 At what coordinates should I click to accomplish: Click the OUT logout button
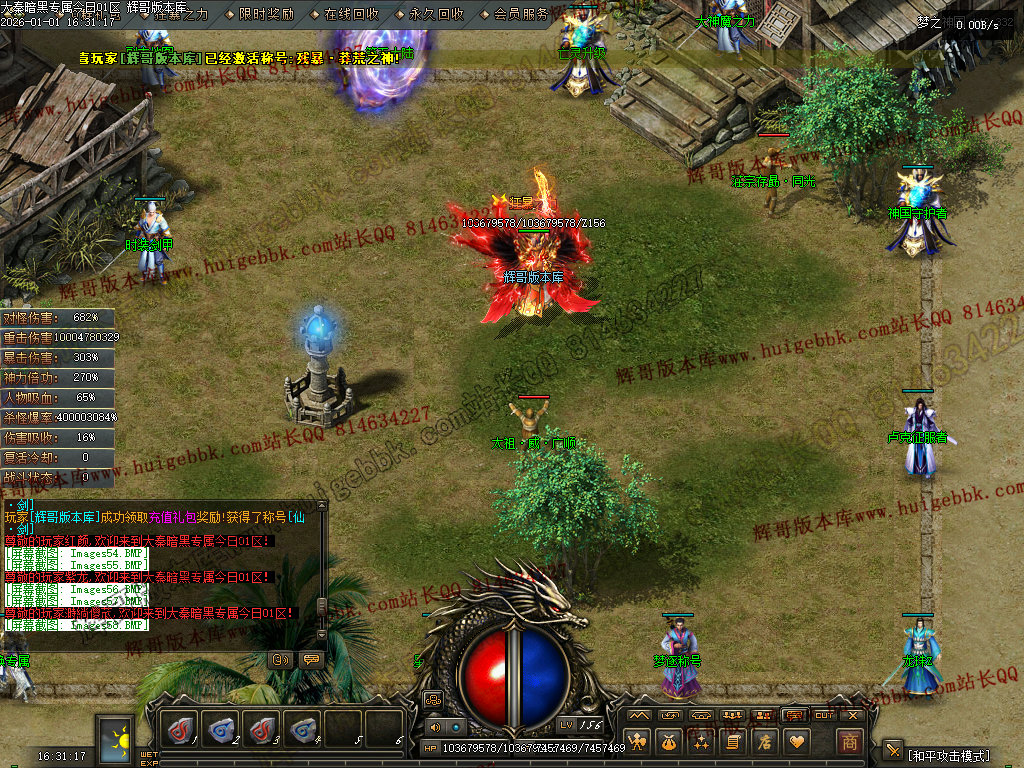pos(824,715)
